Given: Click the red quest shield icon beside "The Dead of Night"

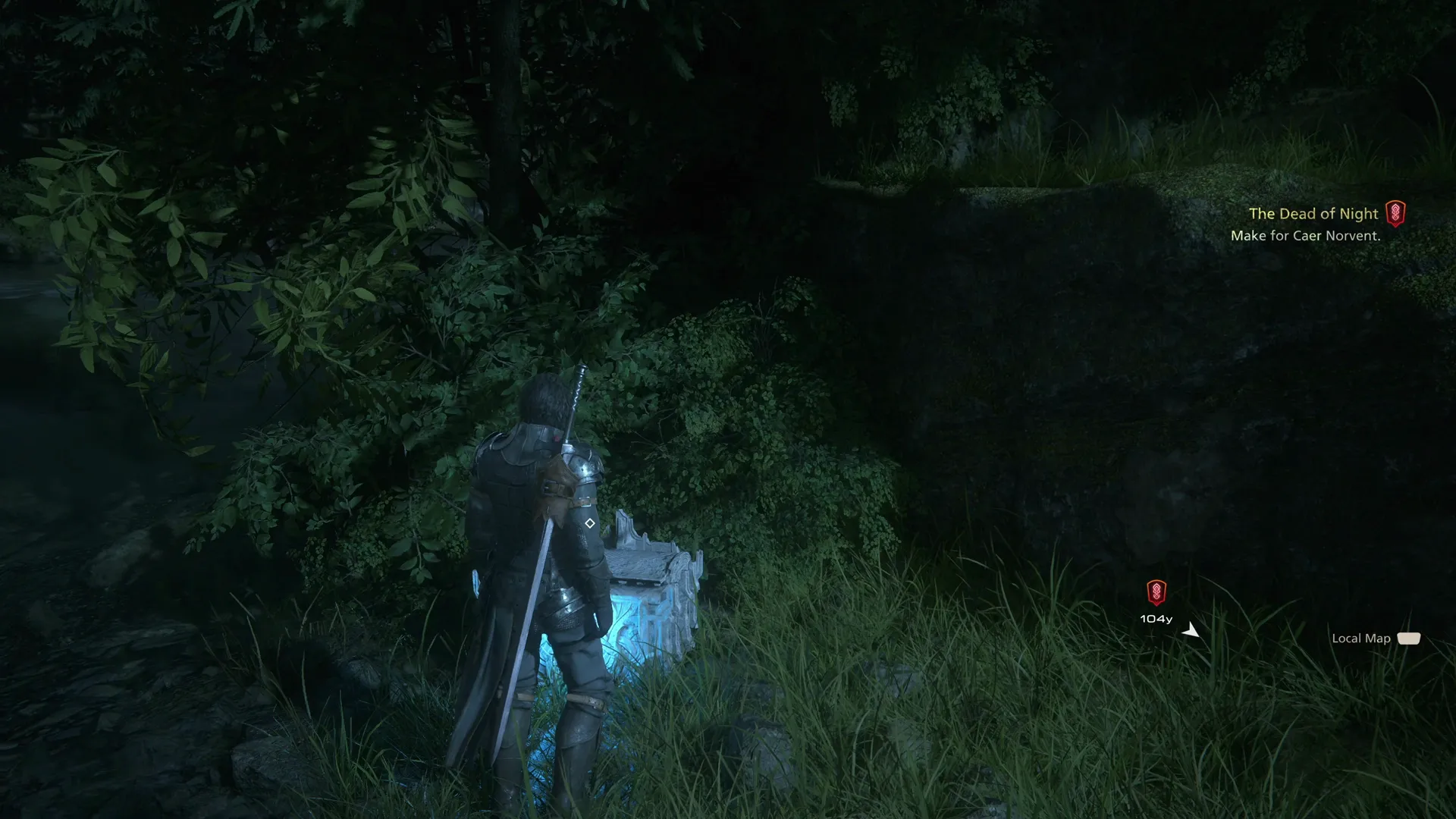Looking at the screenshot, I should pyautogui.click(x=1398, y=214).
